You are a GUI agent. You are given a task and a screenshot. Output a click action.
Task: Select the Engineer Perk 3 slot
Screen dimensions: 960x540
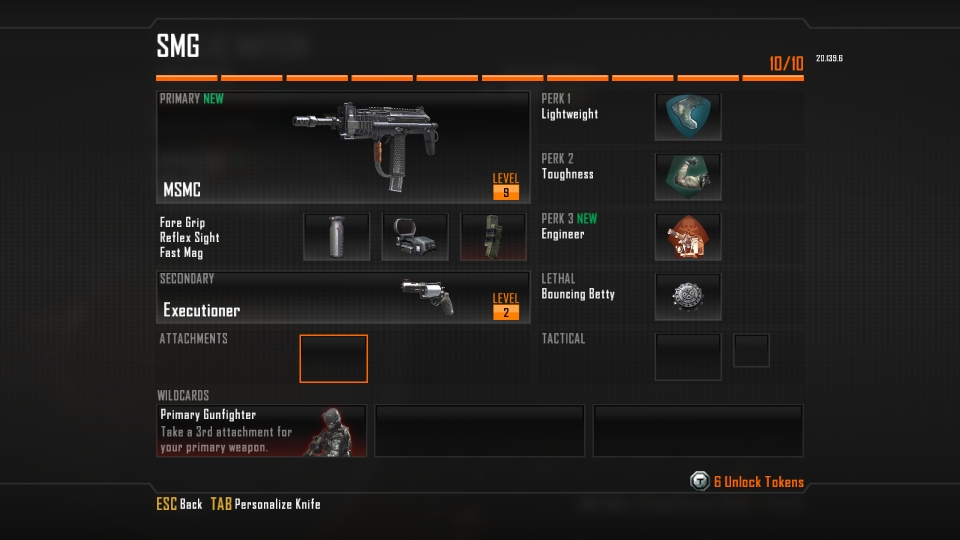(688, 237)
